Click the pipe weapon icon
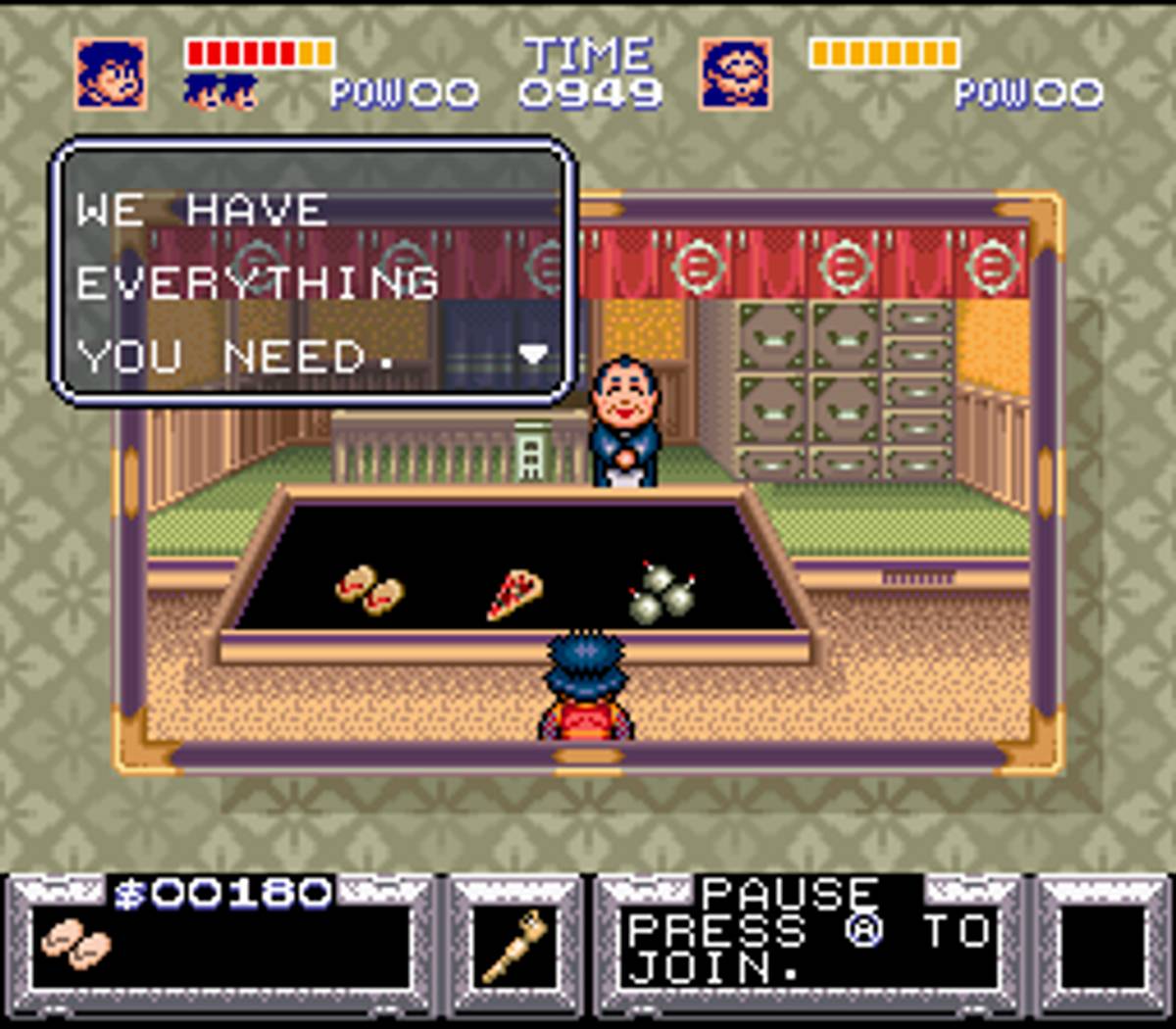This screenshot has width=1176, height=1029. (x=514, y=947)
